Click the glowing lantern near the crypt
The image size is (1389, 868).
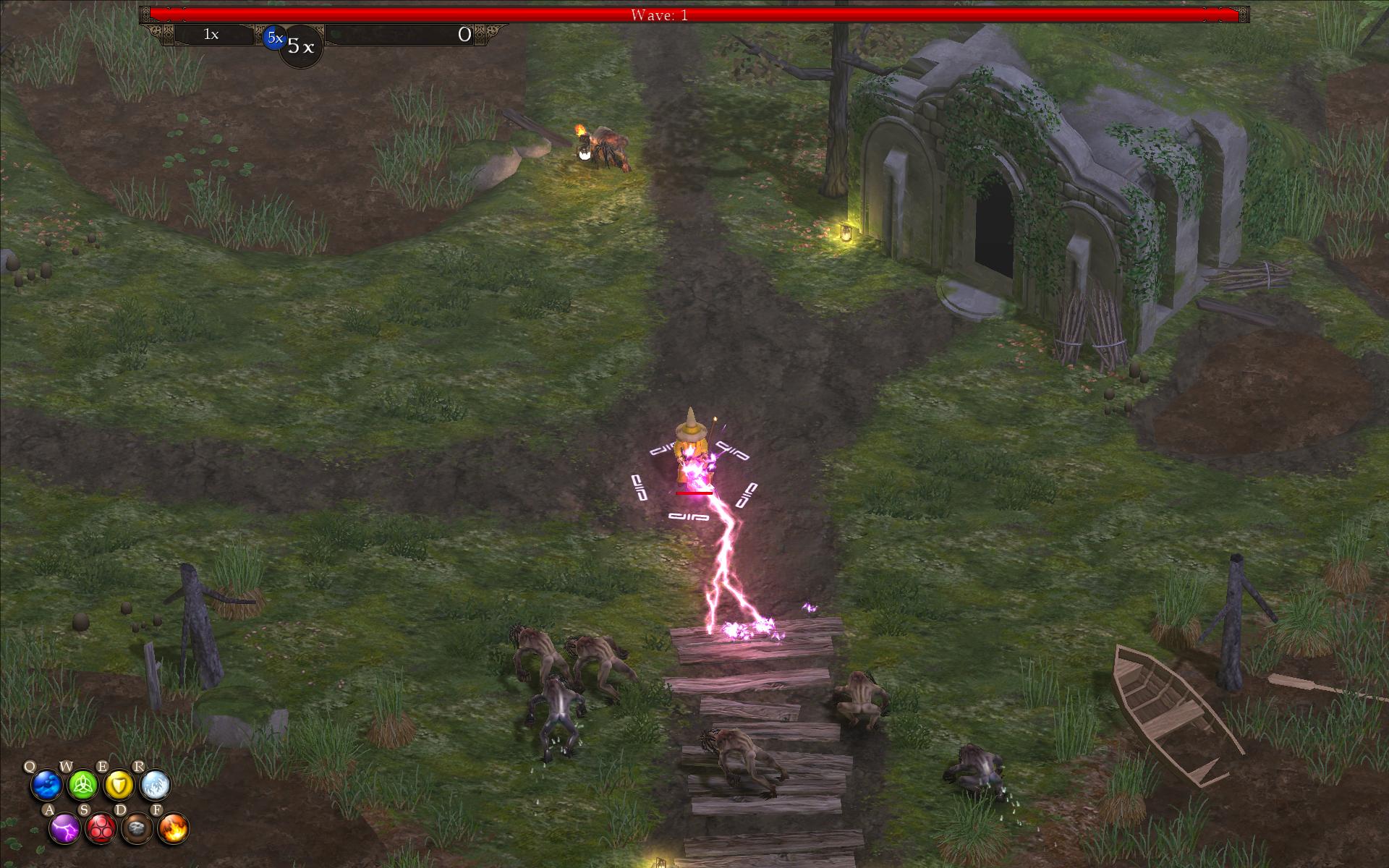pos(845,233)
